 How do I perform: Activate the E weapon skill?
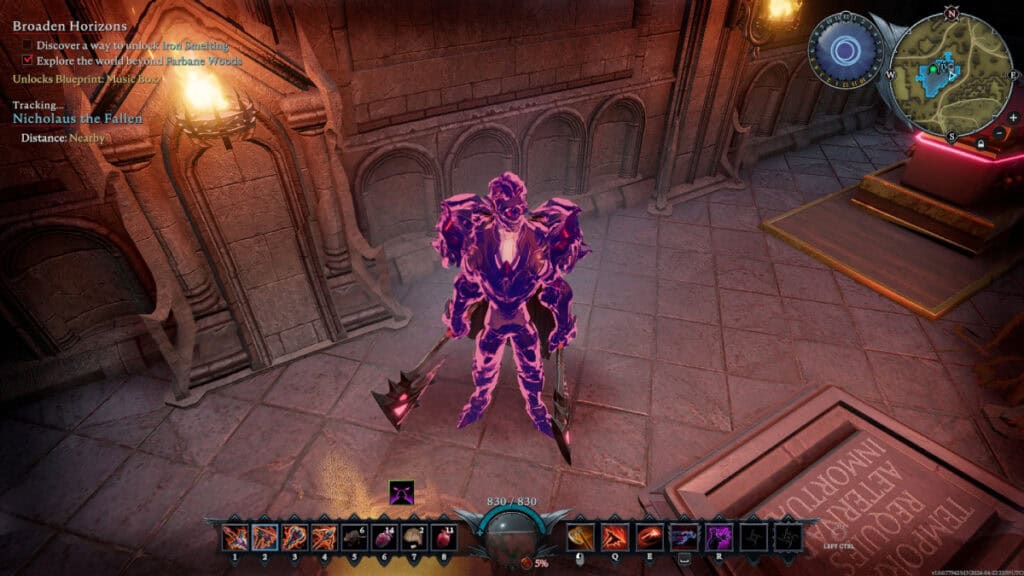[x=650, y=538]
